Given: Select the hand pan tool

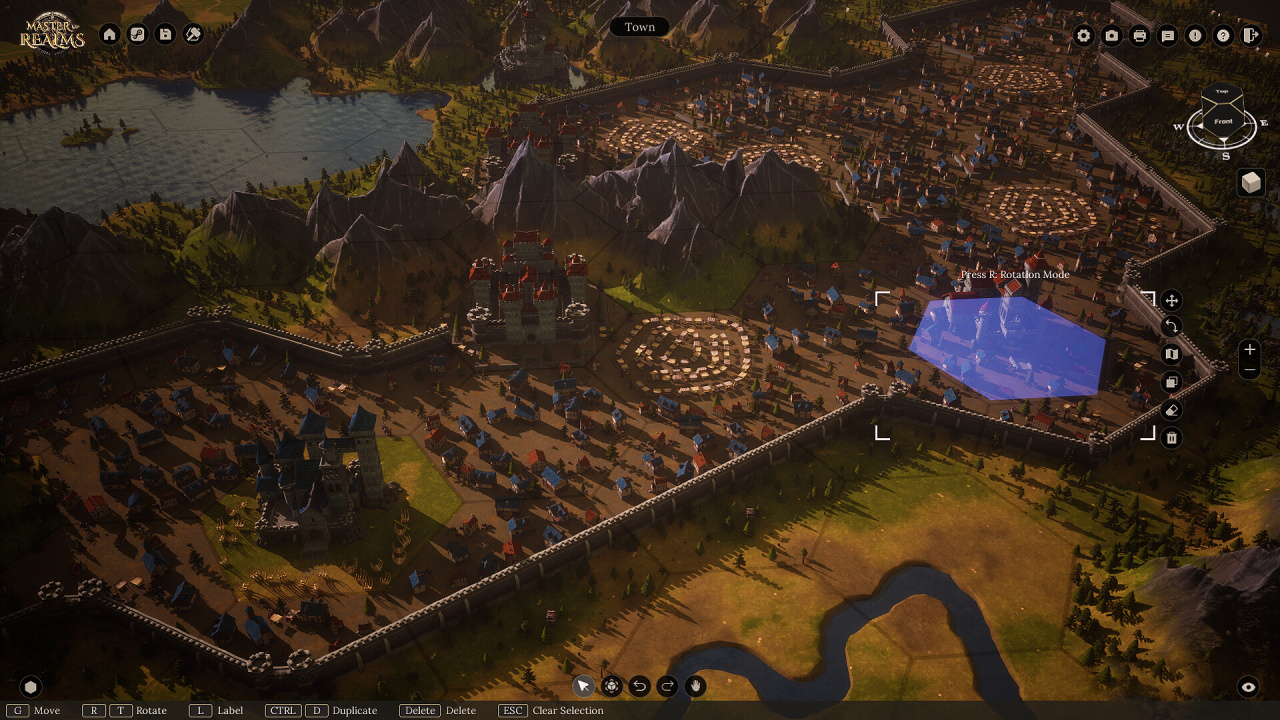Looking at the screenshot, I should coord(695,686).
